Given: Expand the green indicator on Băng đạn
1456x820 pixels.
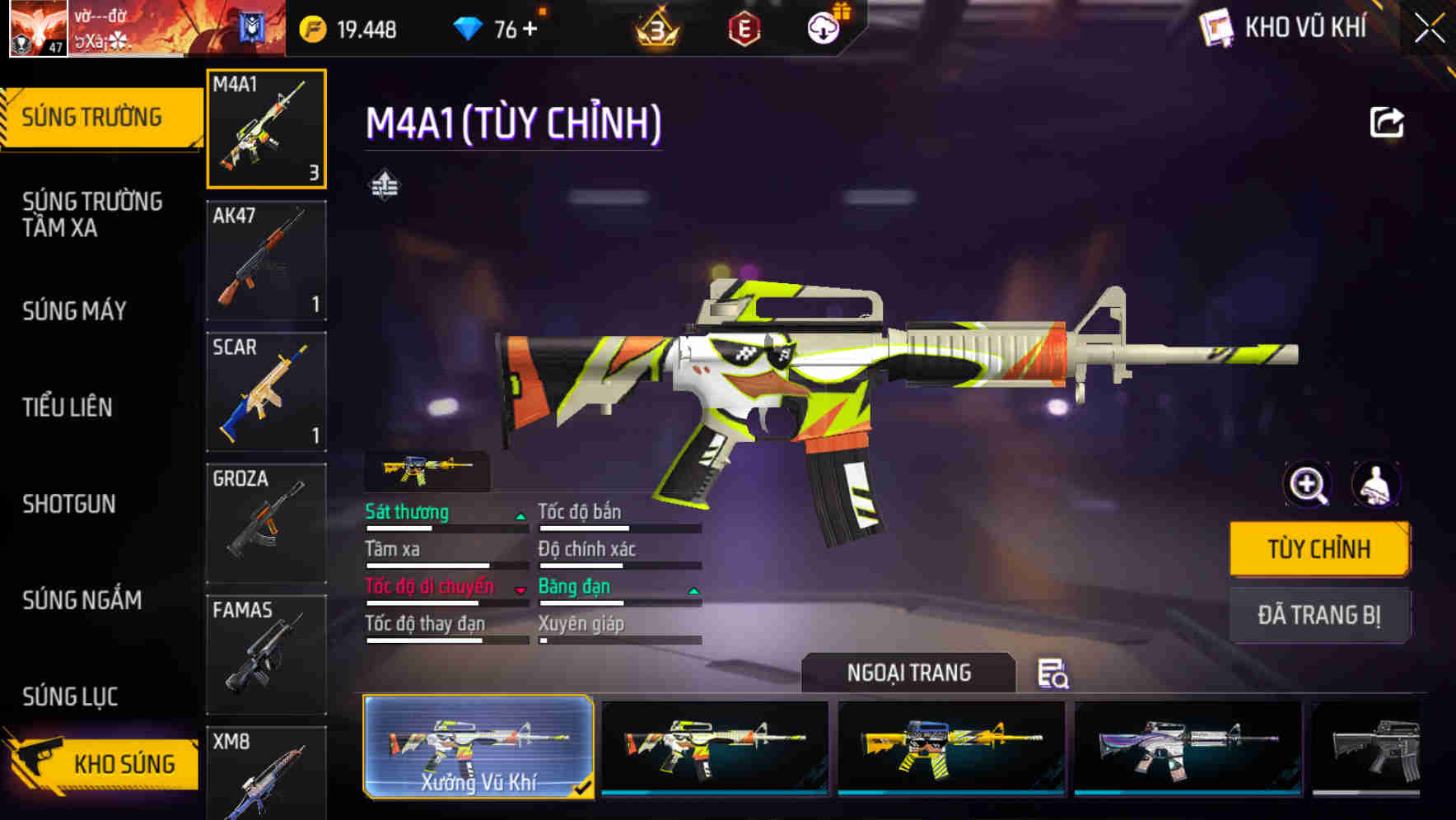Looking at the screenshot, I should 693,590.
